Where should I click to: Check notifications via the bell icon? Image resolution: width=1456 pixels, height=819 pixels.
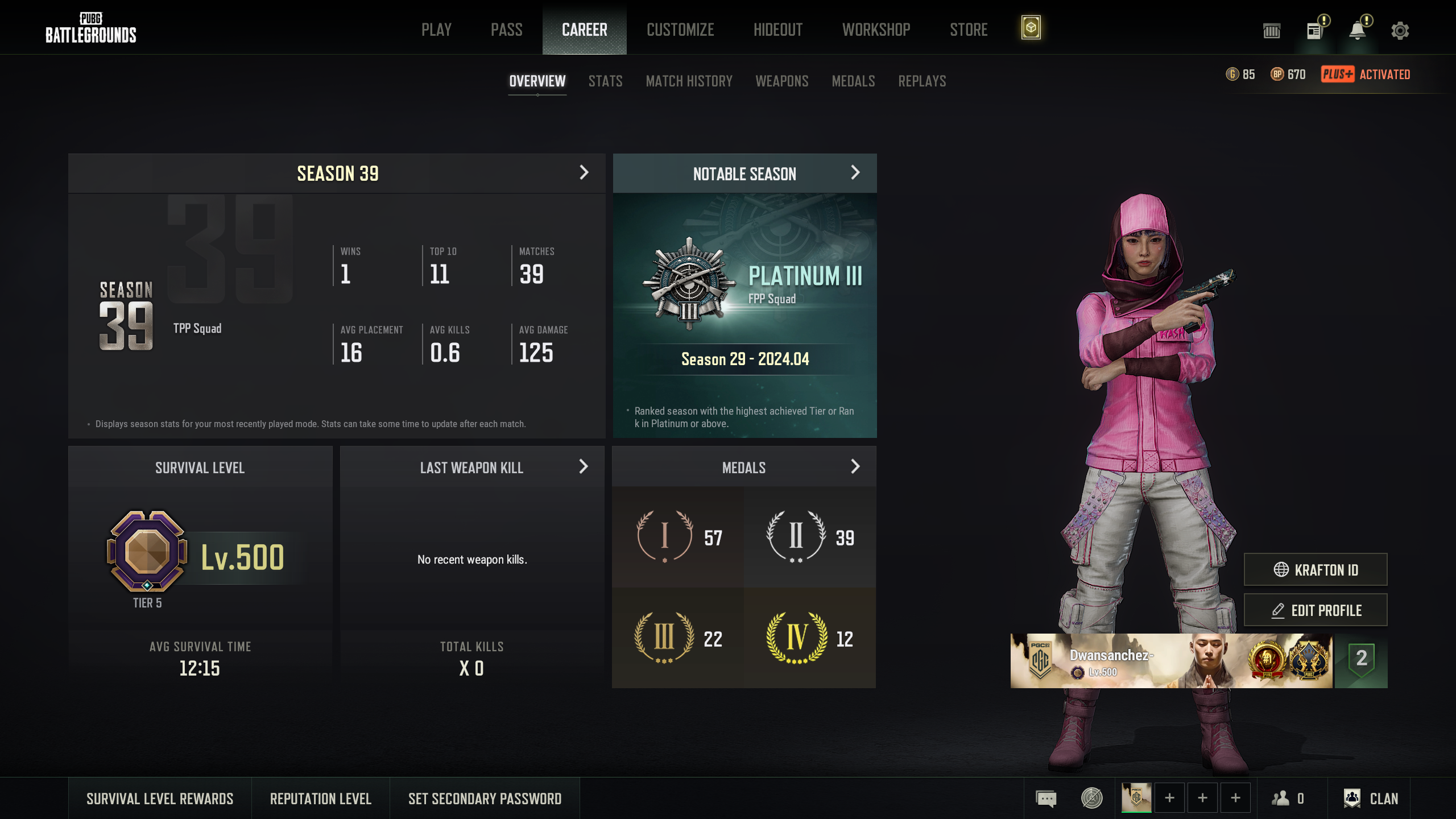coord(1357,31)
